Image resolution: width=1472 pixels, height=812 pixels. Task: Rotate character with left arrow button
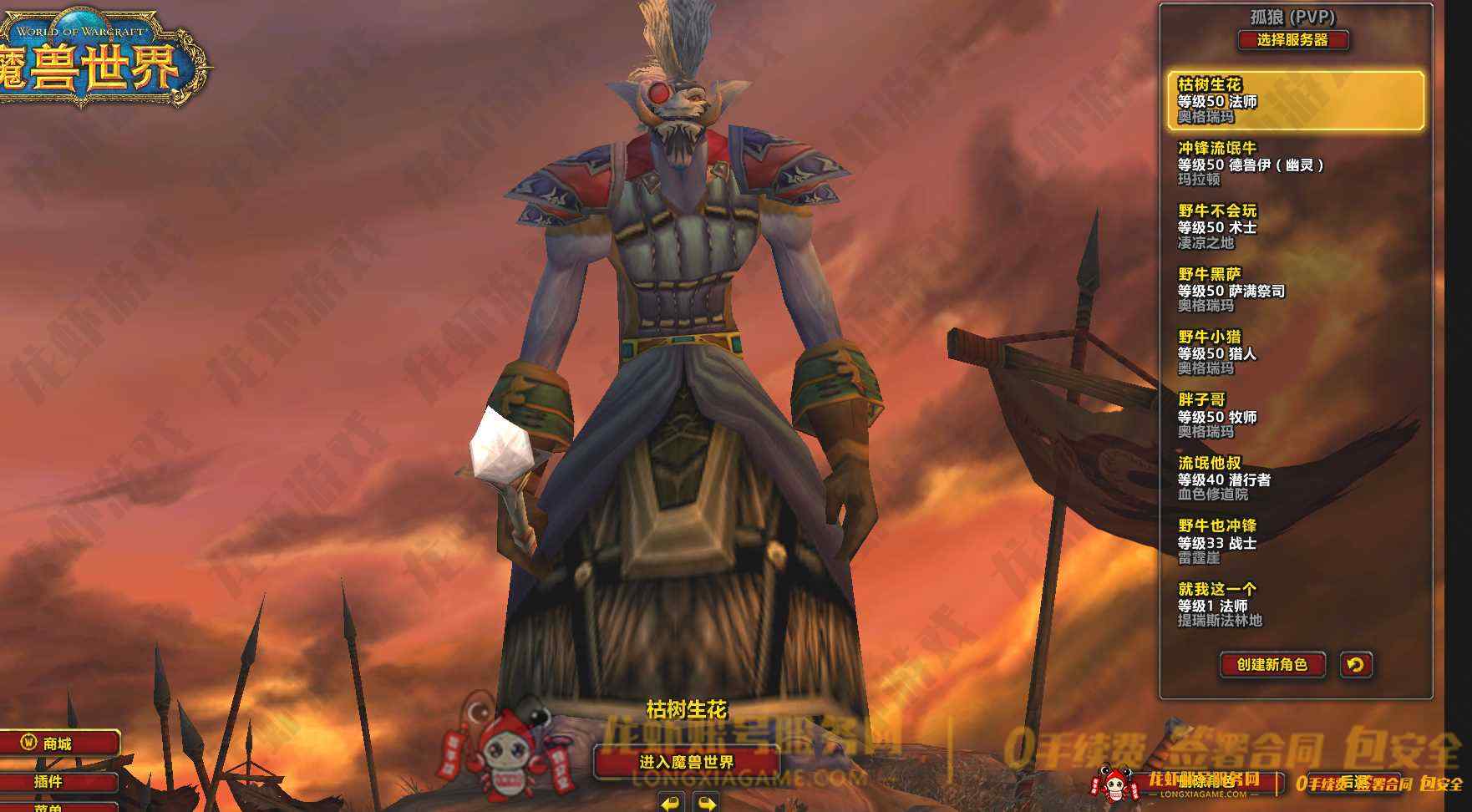pos(670,804)
